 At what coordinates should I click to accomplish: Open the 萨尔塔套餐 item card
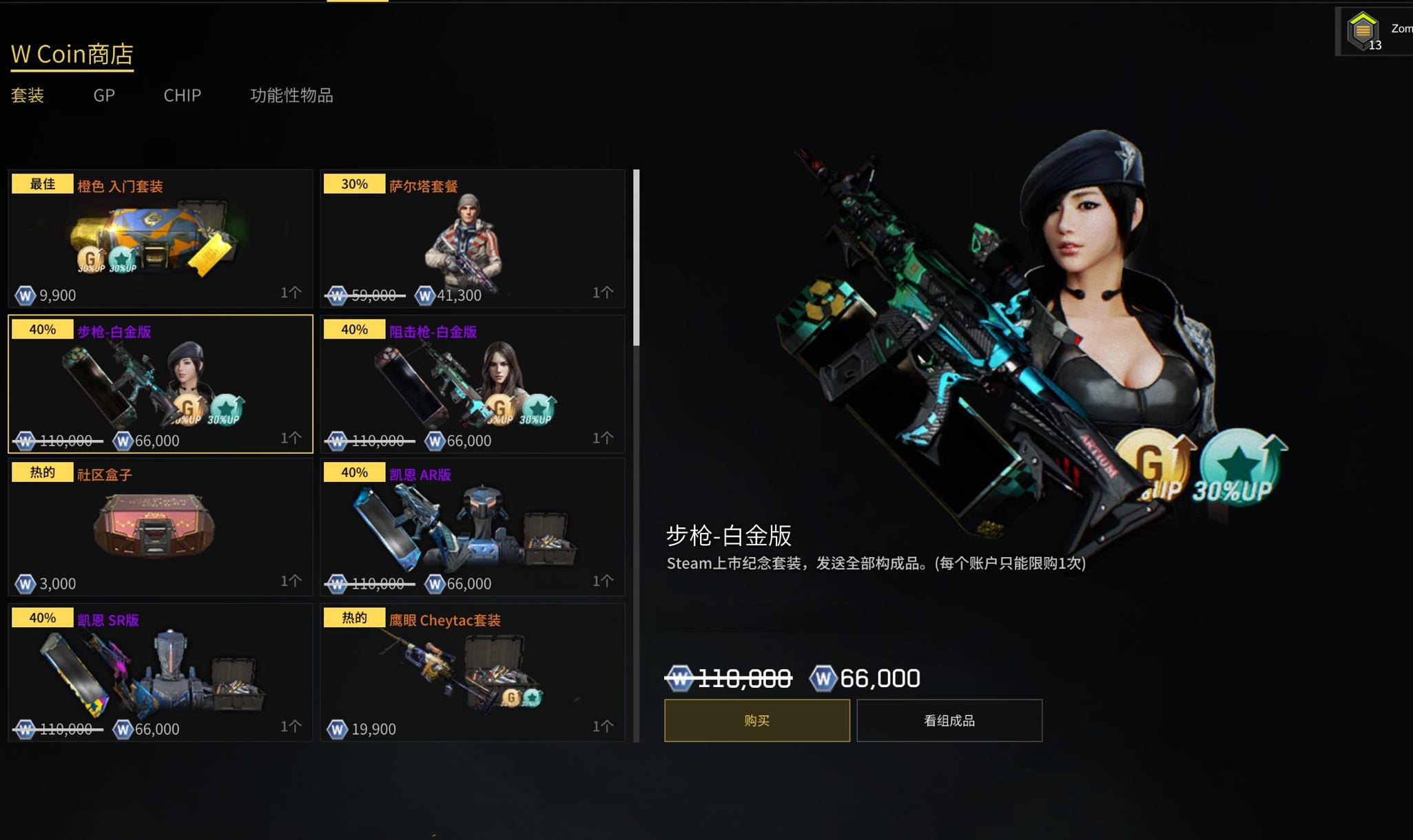click(473, 238)
